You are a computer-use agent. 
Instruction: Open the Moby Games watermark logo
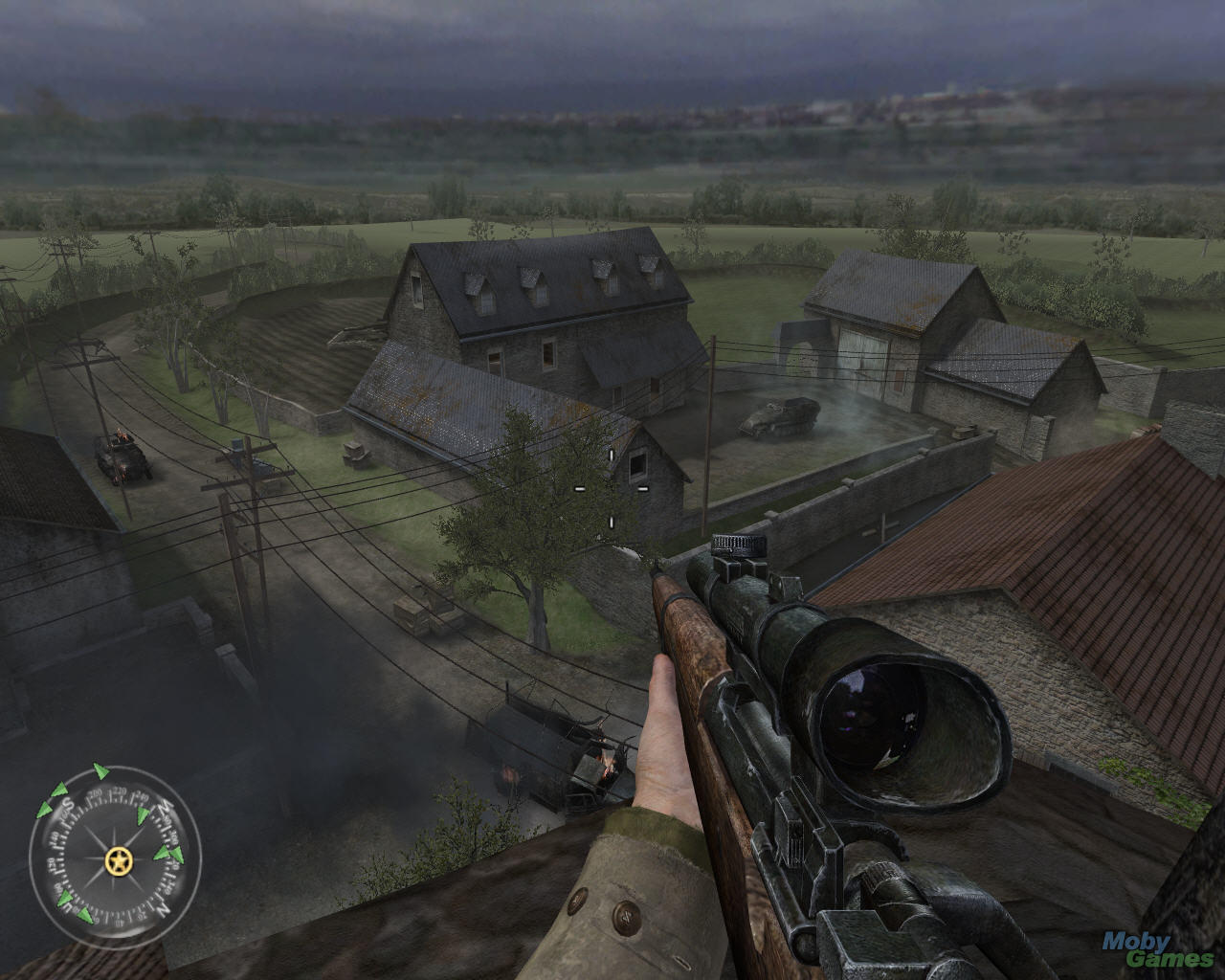(x=1157, y=955)
